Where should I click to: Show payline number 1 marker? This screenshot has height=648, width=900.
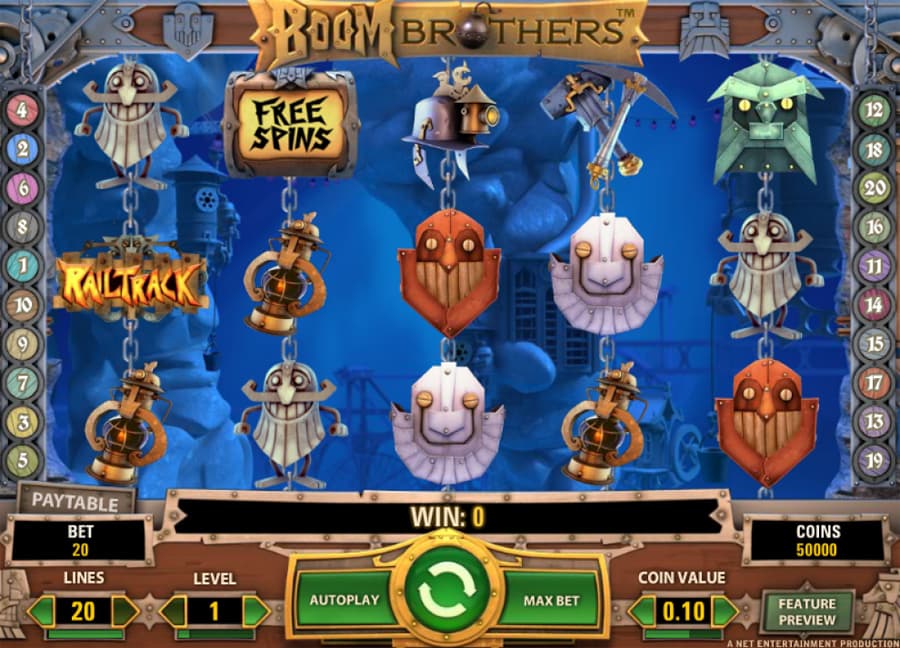click(x=22, y=266)
